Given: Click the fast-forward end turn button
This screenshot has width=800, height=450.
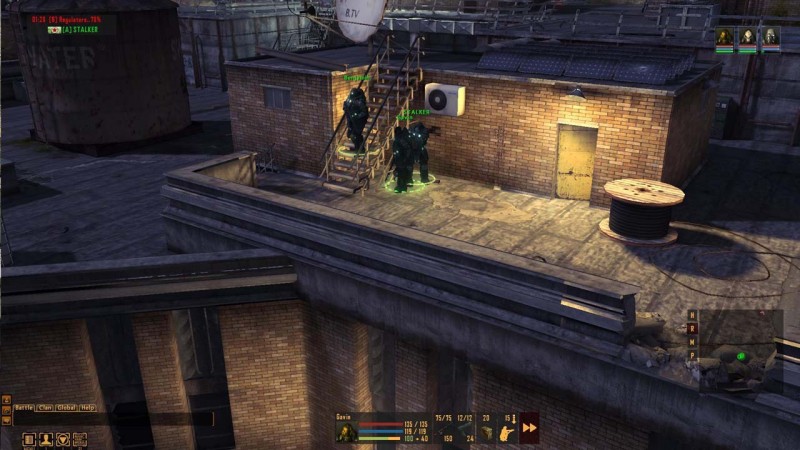Looking at the screenshot, I should 529,427.
